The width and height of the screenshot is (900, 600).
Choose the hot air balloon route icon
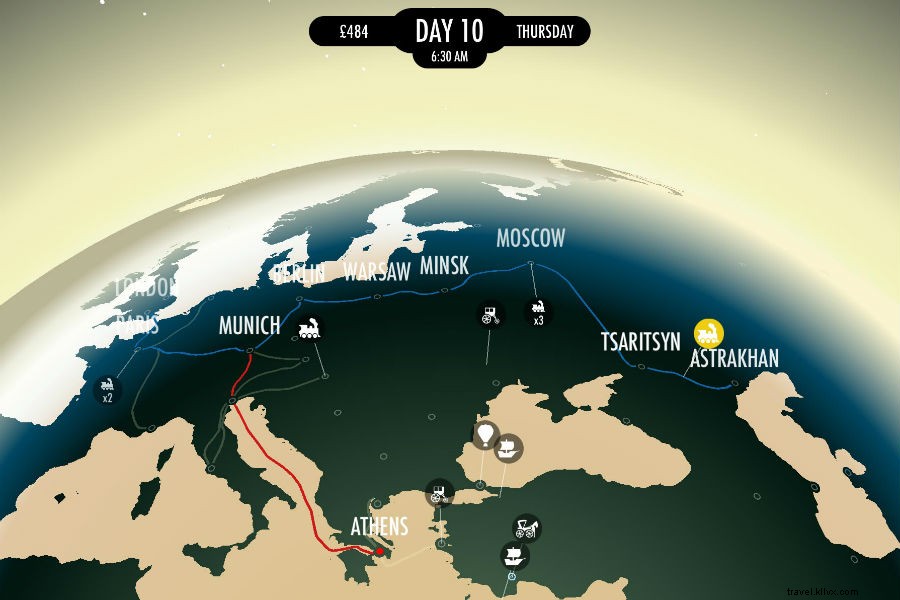coord(485,435)
